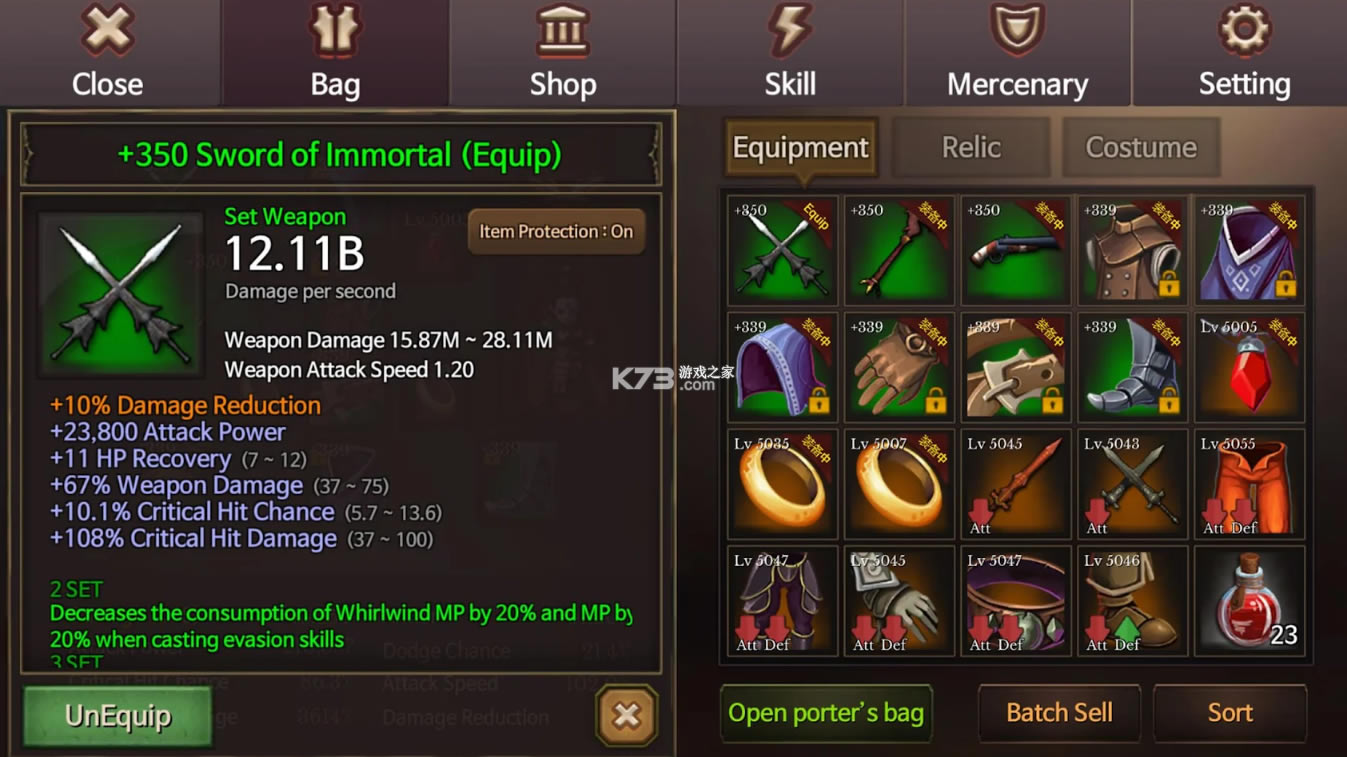
Task: Dismiss the item detail panel with X
Action: pyautogui.click(x=627, y=715)
